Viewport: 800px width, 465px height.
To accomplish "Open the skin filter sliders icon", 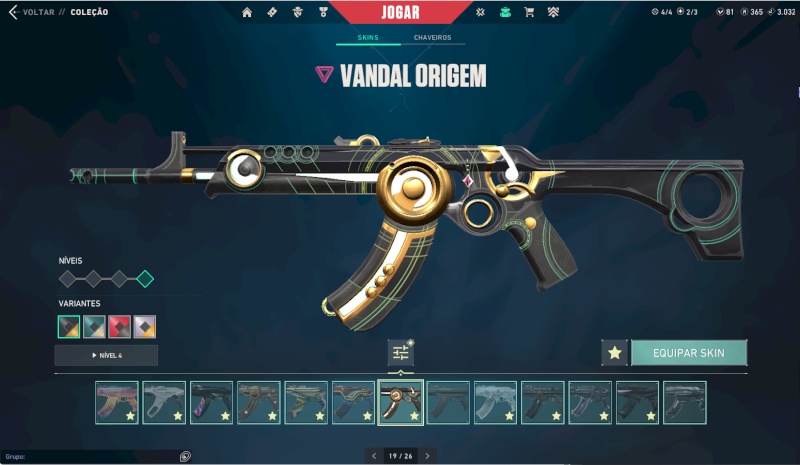I will [400, 352].
